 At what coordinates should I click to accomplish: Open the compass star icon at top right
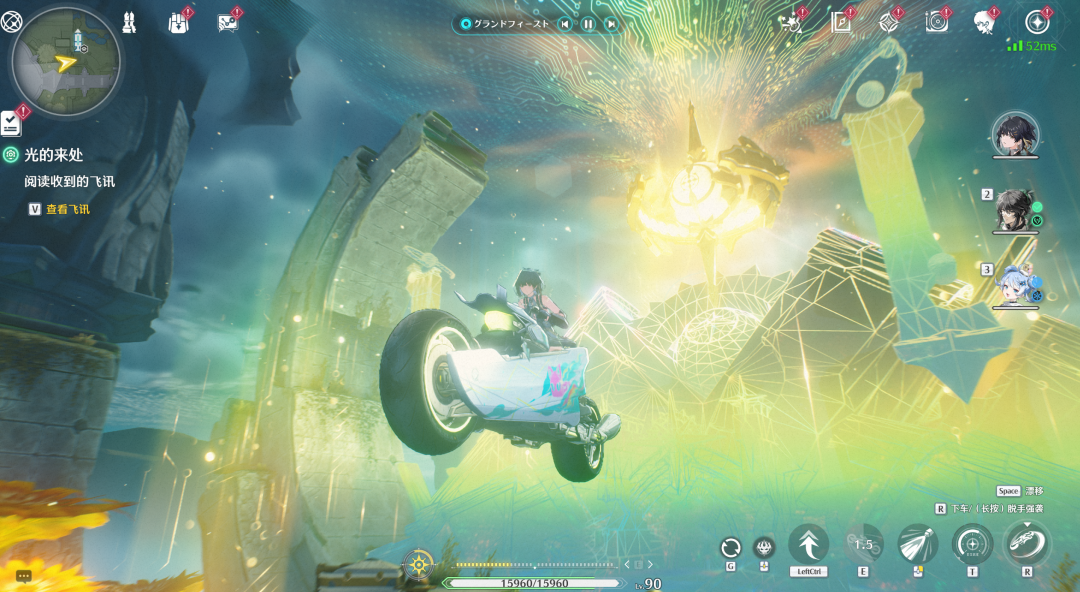pyautogui.click(x=1038, y=22)
